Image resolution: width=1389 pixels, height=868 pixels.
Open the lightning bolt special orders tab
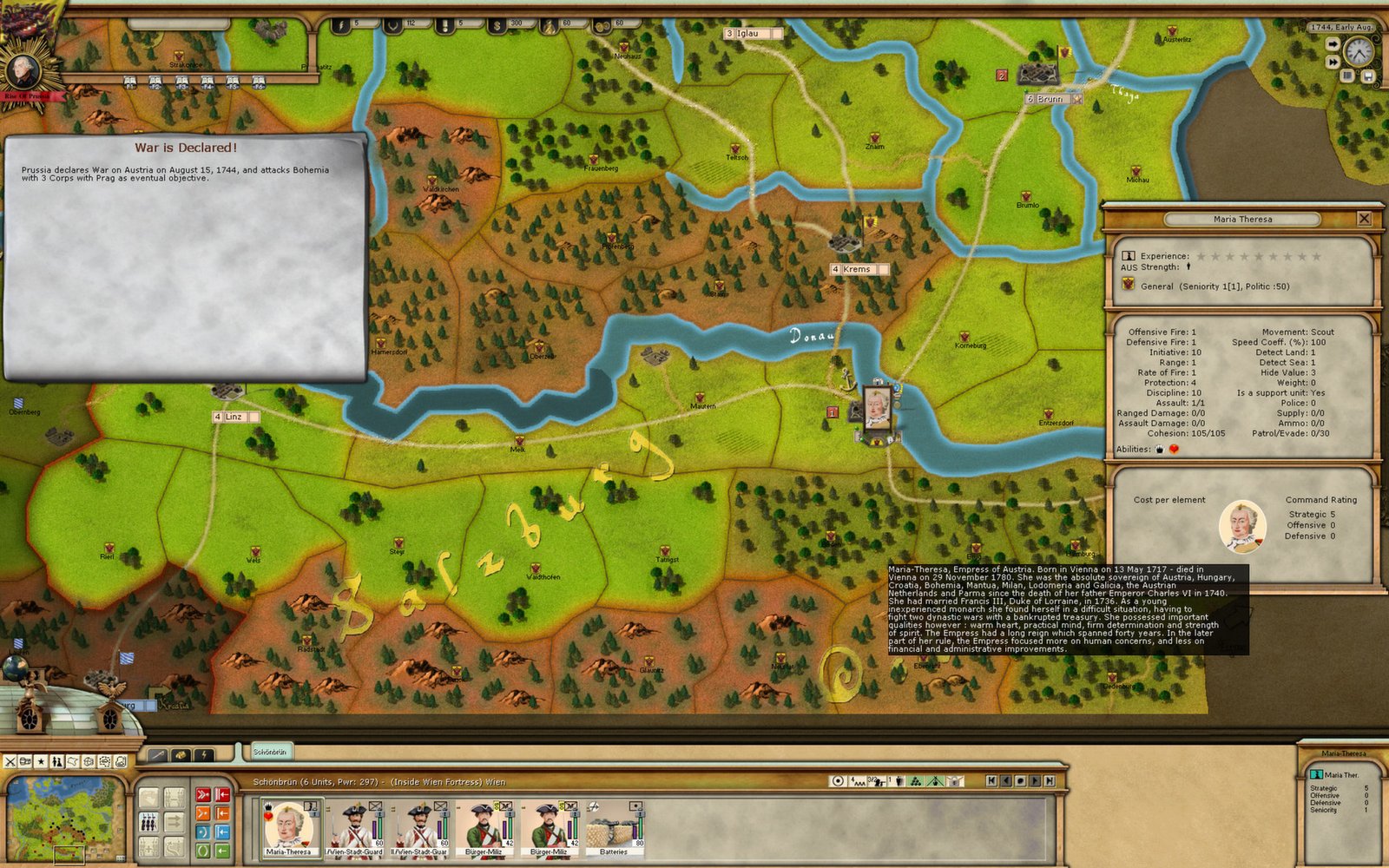coord(203,755)
